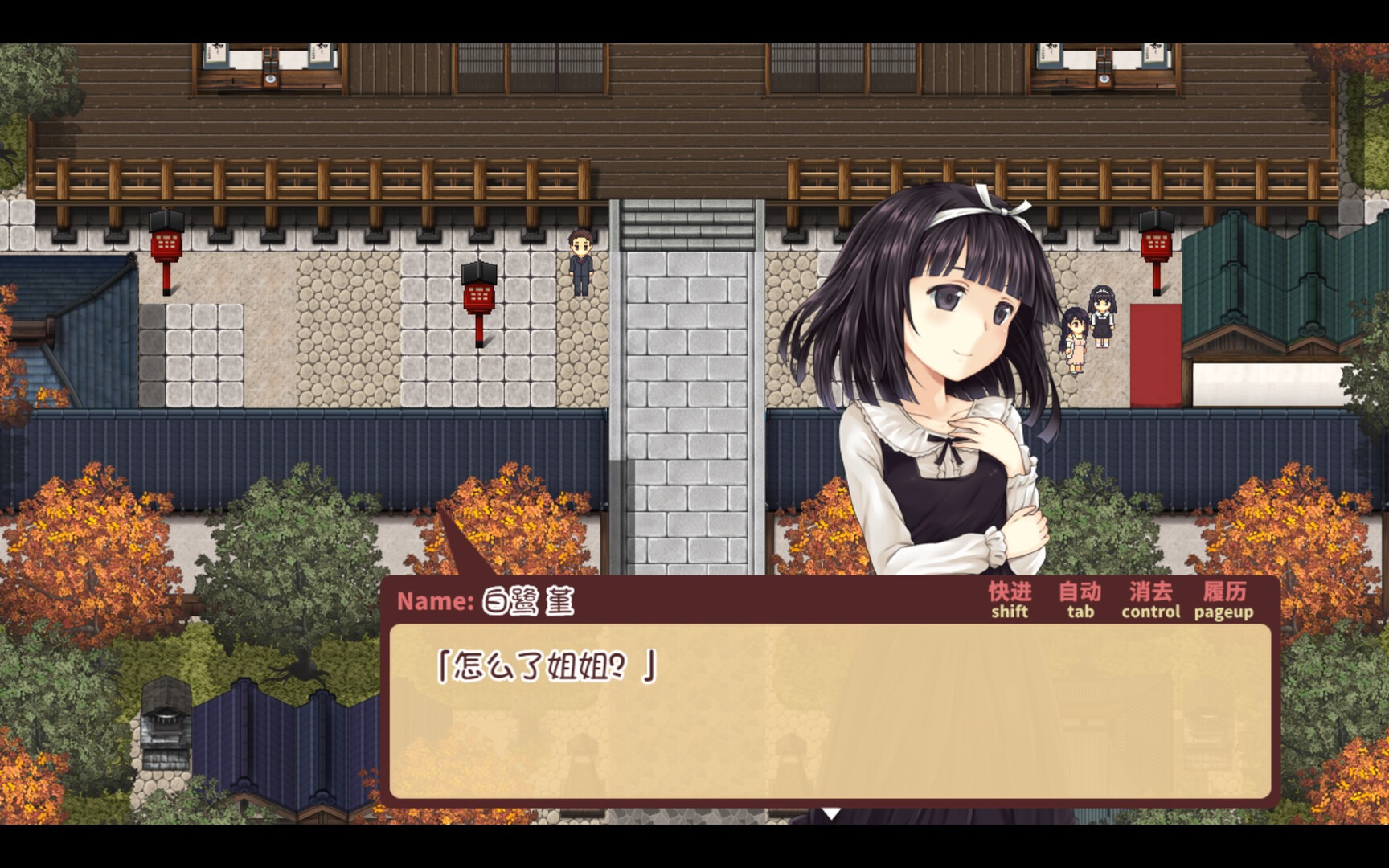This screenshot has width=1389, height=868.
Task: Toggle 消去 to hide the dialogue box
Action: pos(1149,596)
